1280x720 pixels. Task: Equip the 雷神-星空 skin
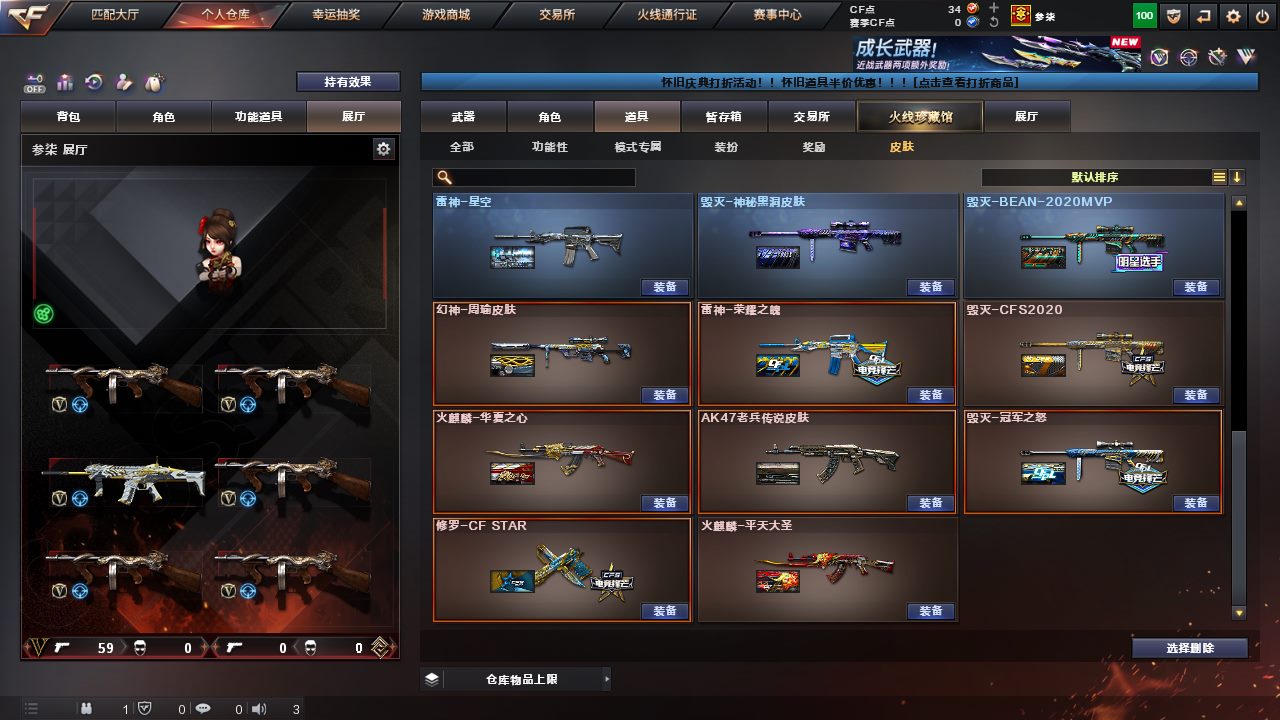665,287
